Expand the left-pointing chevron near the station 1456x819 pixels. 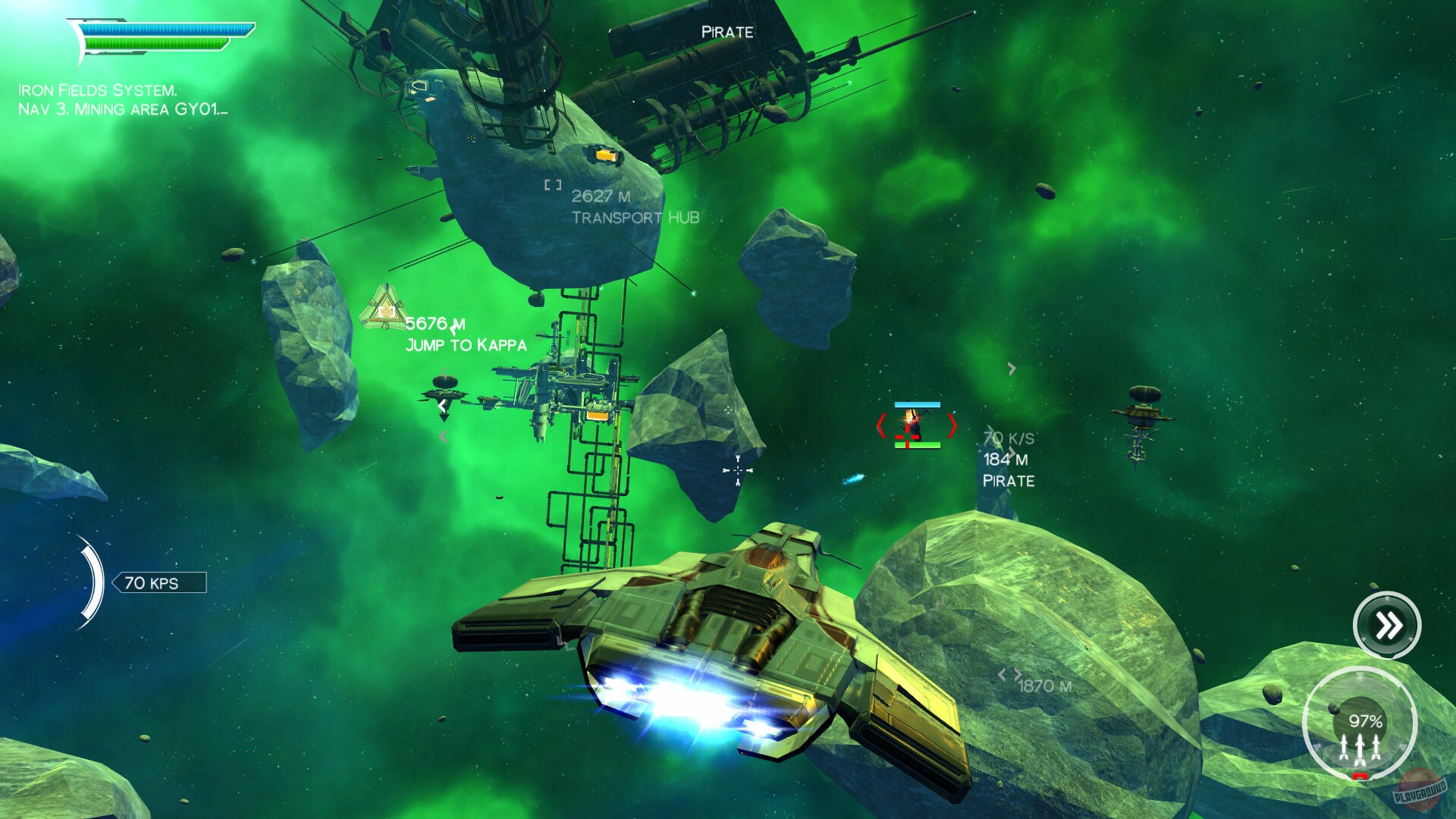click(441, 406)
